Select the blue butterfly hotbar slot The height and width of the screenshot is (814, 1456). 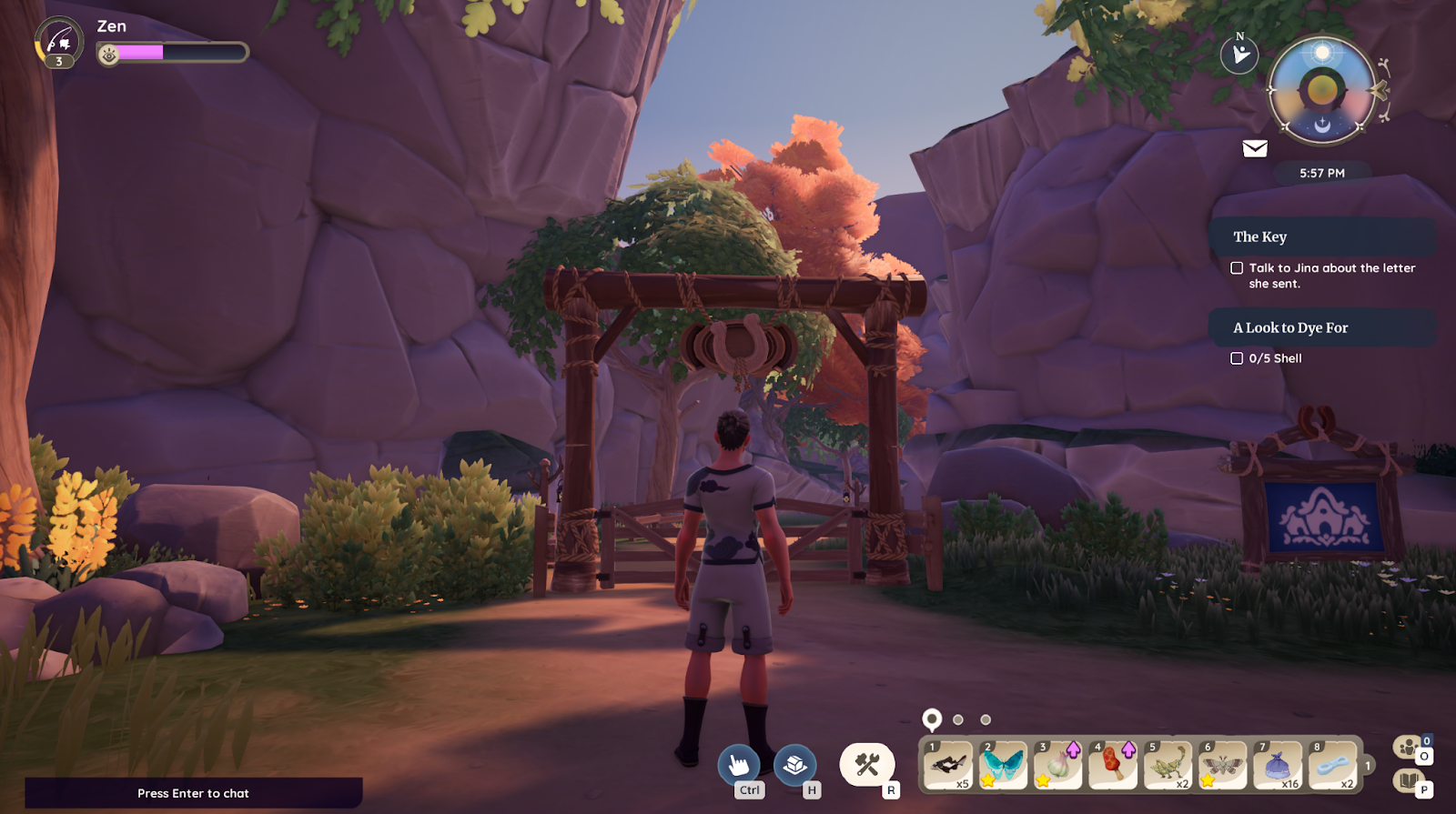pyautogui.click(x=1002, y=765)
